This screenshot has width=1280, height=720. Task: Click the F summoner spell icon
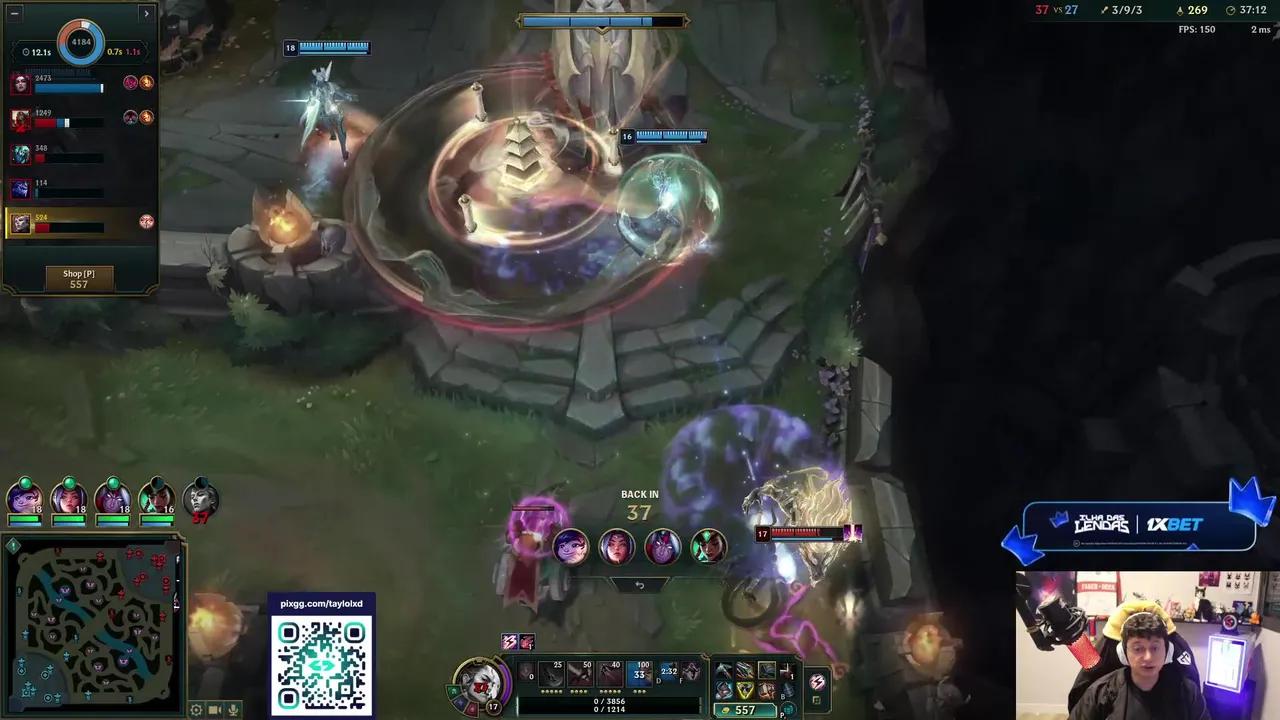click(x=692, y=674)
